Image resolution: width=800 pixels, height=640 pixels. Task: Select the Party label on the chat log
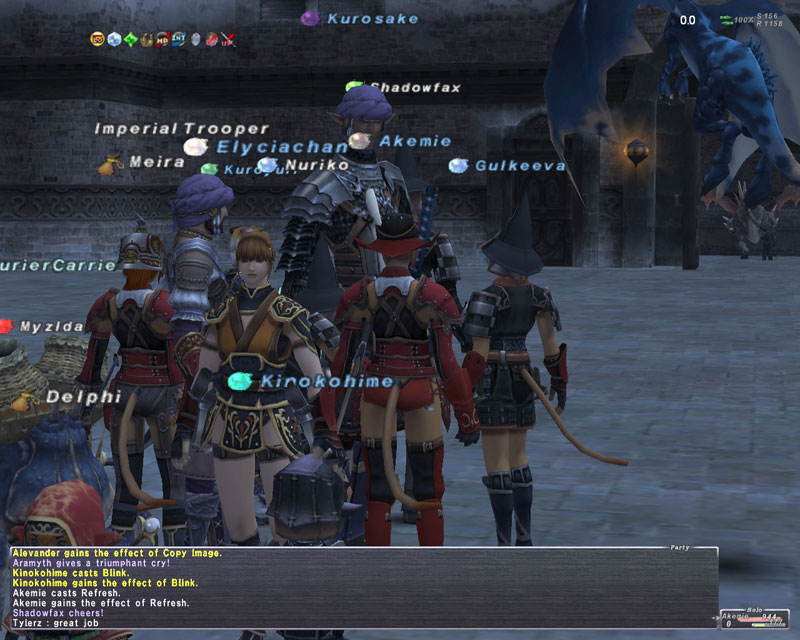pyautogui.click(x=680, y=547)
